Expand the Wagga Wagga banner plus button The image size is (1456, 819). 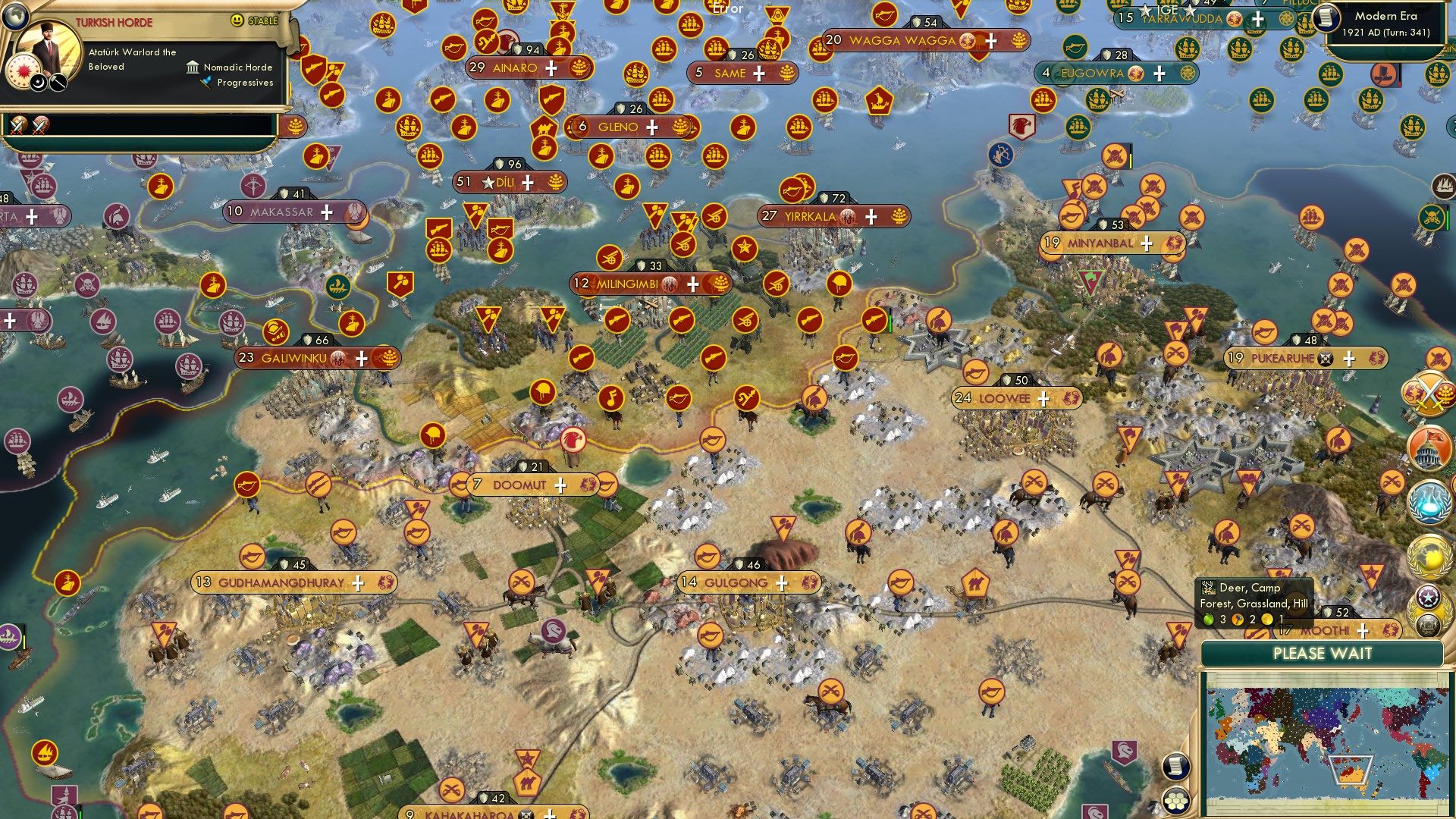tap(990, 42)
